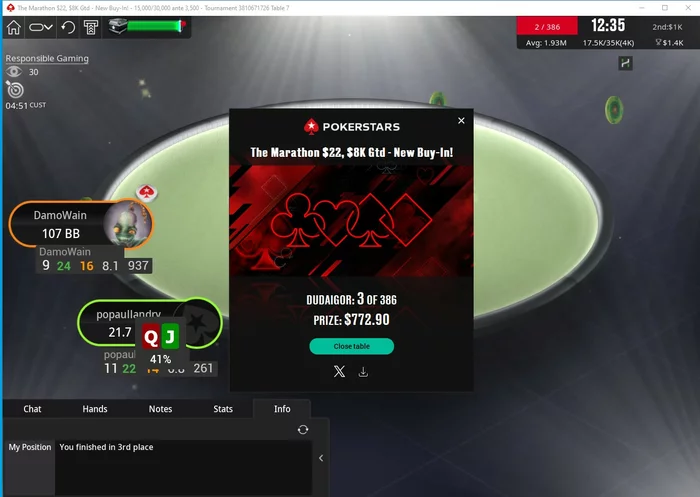This screenshot has width=700, height=497.
Task: Collapse the info panel with the arrow
Action: (x=320, y=458)
